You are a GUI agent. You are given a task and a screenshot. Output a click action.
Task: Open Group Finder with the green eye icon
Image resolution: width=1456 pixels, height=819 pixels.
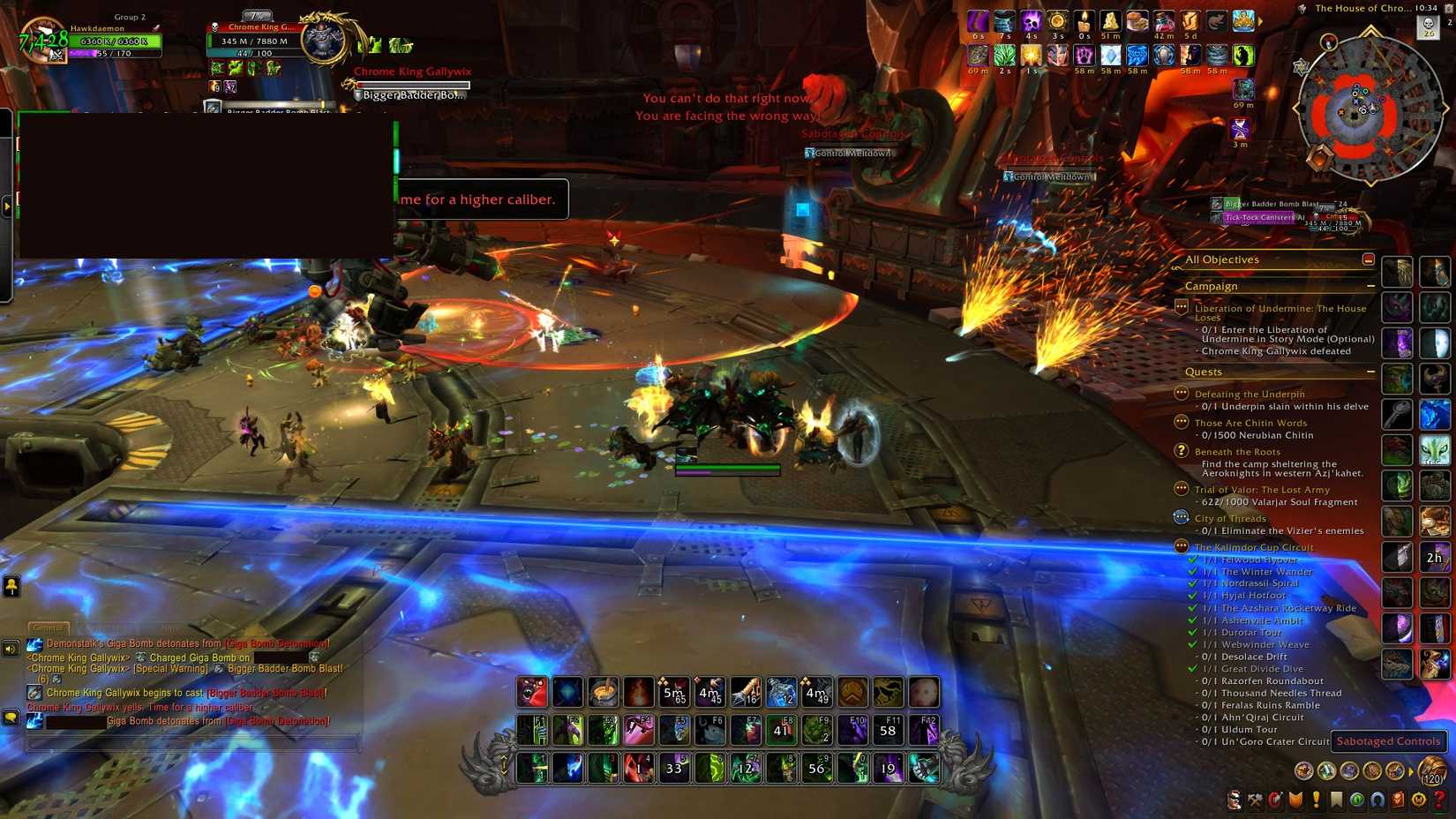pos(1357,801)
